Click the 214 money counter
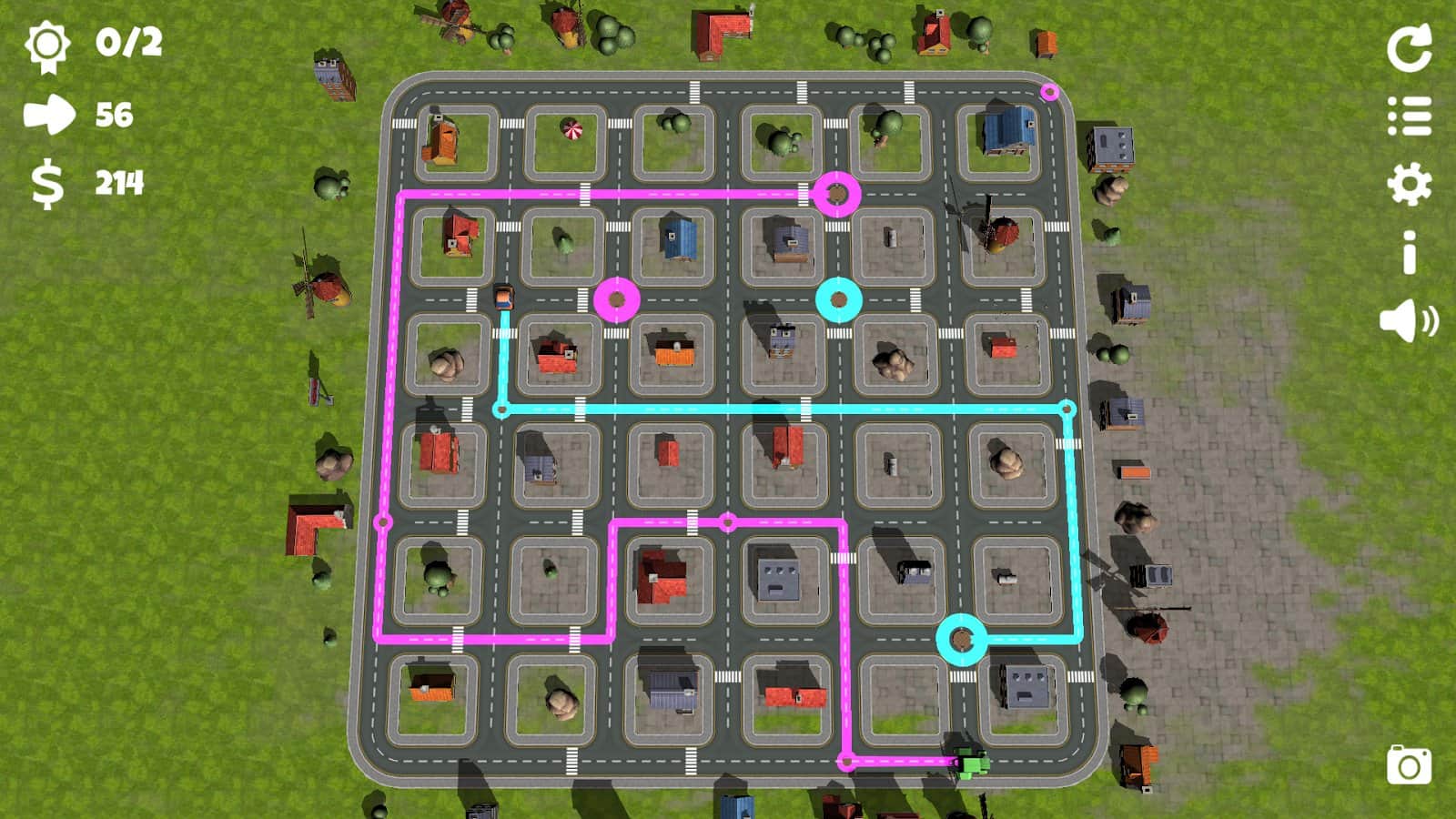The image size is (1456, 819). click(x=118, y=182)
